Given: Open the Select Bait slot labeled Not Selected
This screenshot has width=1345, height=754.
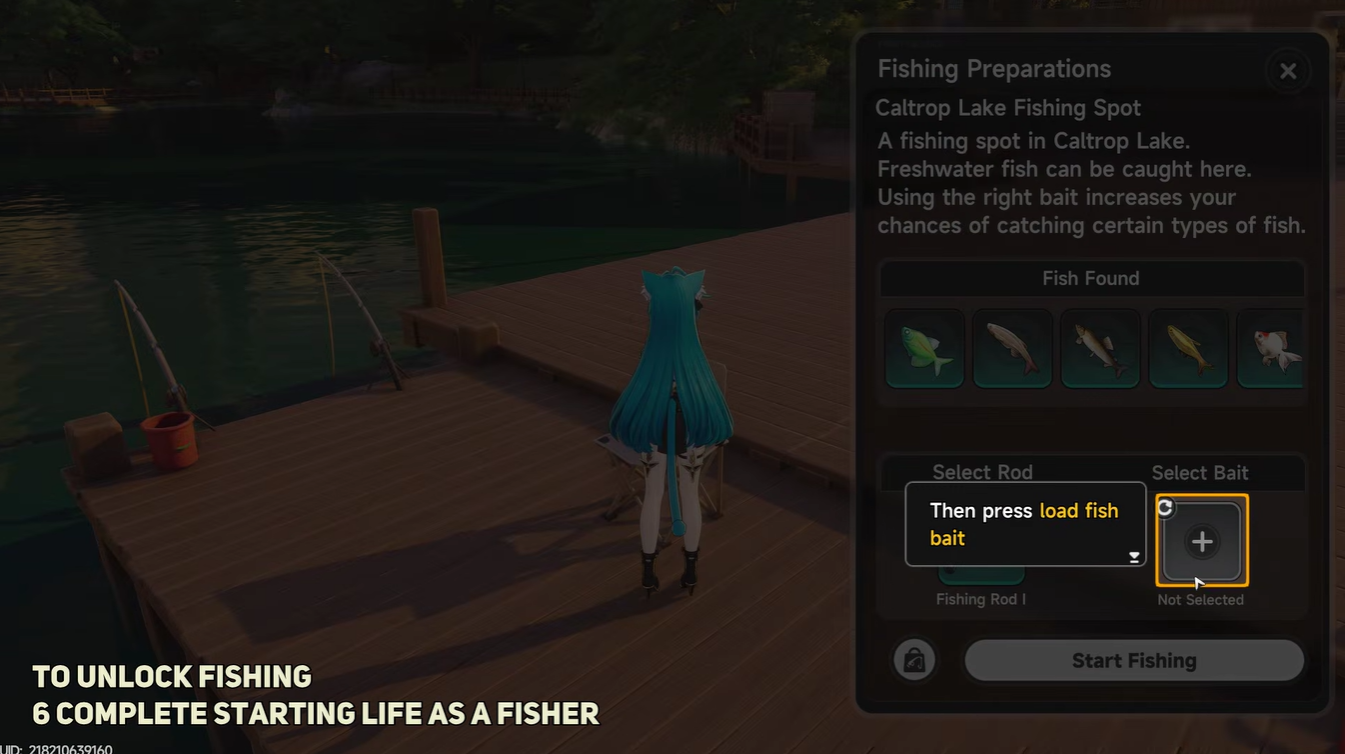Looking at the screenshot, I should coord(1201,541).
